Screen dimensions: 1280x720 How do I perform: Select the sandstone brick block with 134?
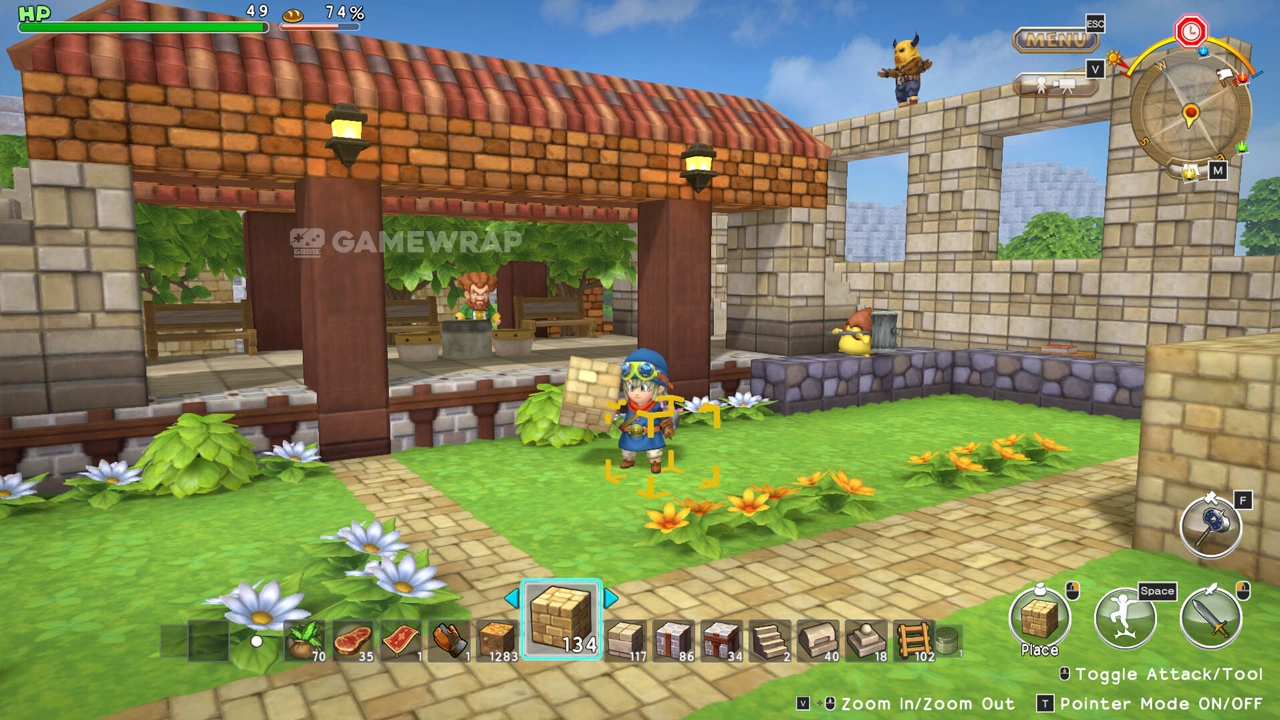pyautogui.click(x=561, y=620)
